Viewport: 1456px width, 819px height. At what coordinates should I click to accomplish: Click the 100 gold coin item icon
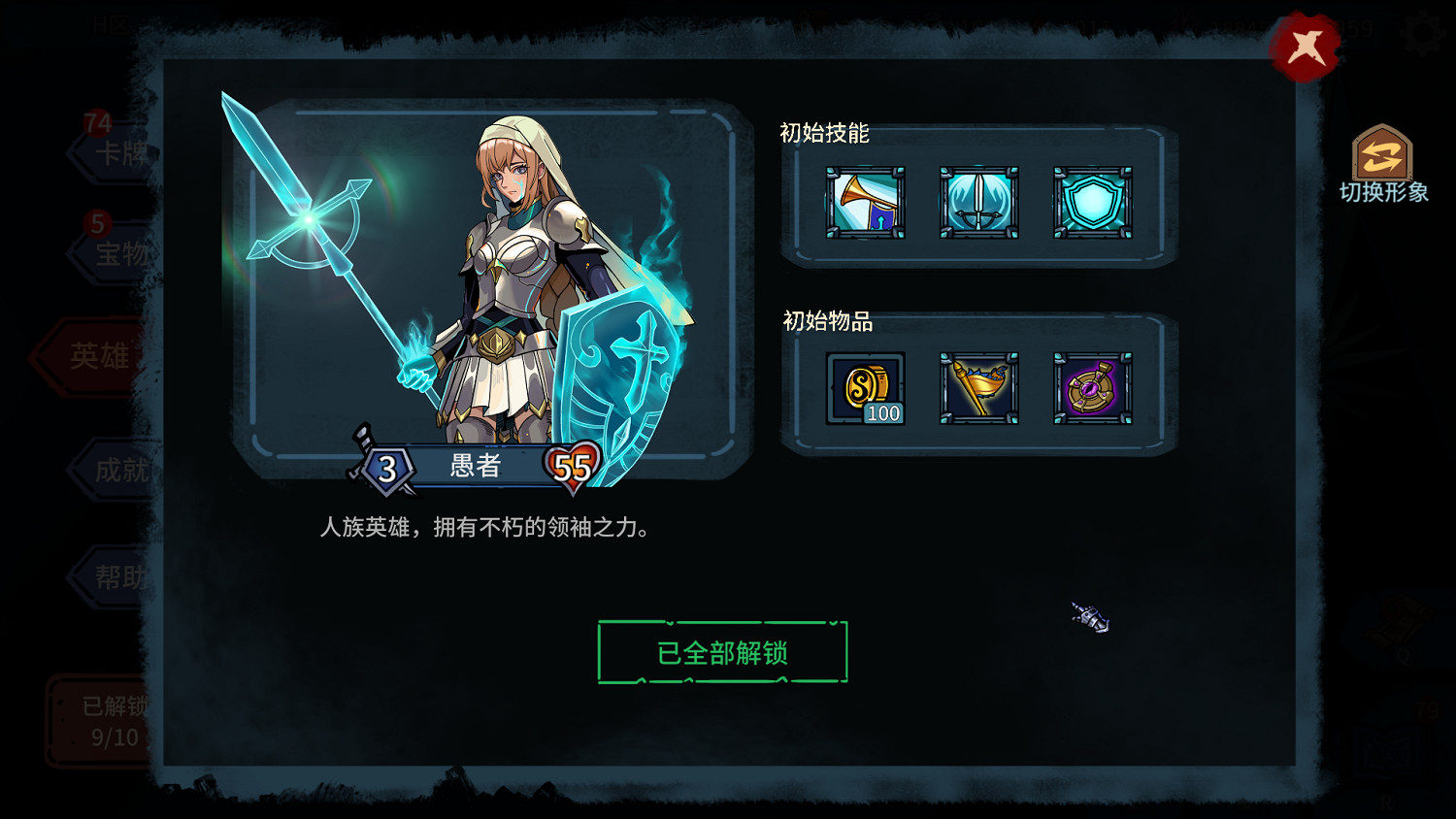click(864, 388)
